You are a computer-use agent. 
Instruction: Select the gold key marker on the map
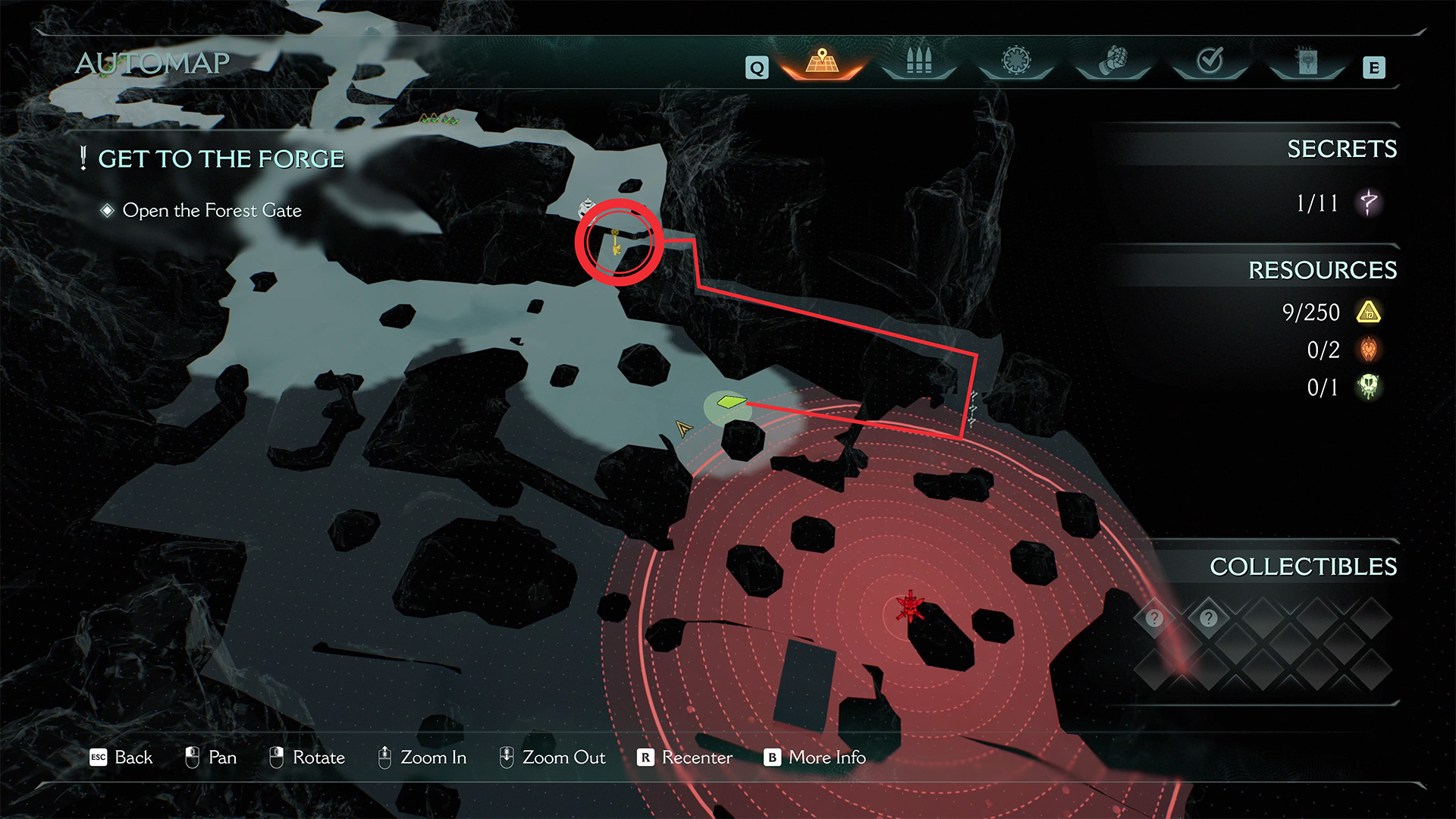(616, 242)
